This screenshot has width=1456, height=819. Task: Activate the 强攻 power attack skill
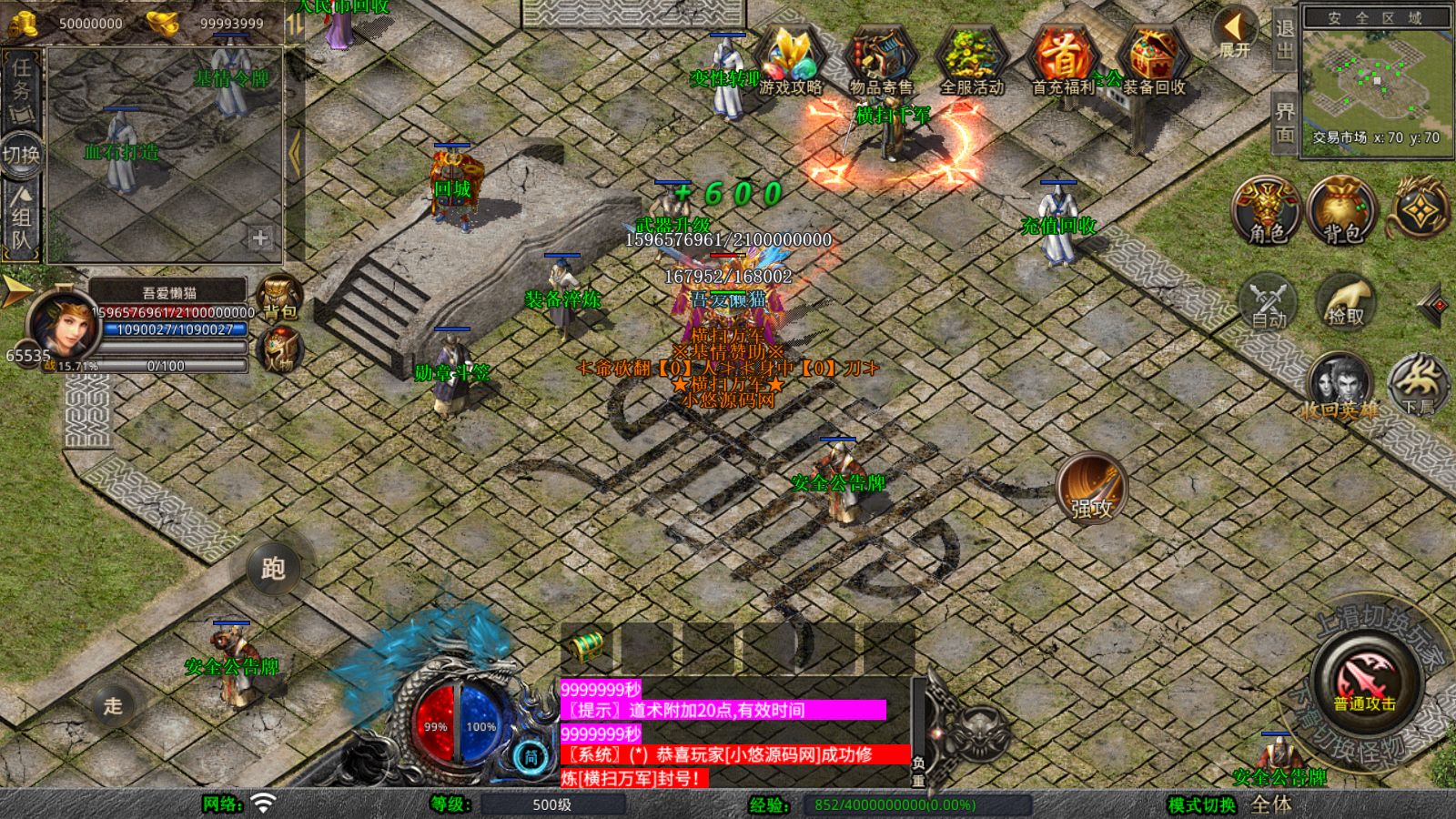pyautogui.click(x=1091, y=488)
